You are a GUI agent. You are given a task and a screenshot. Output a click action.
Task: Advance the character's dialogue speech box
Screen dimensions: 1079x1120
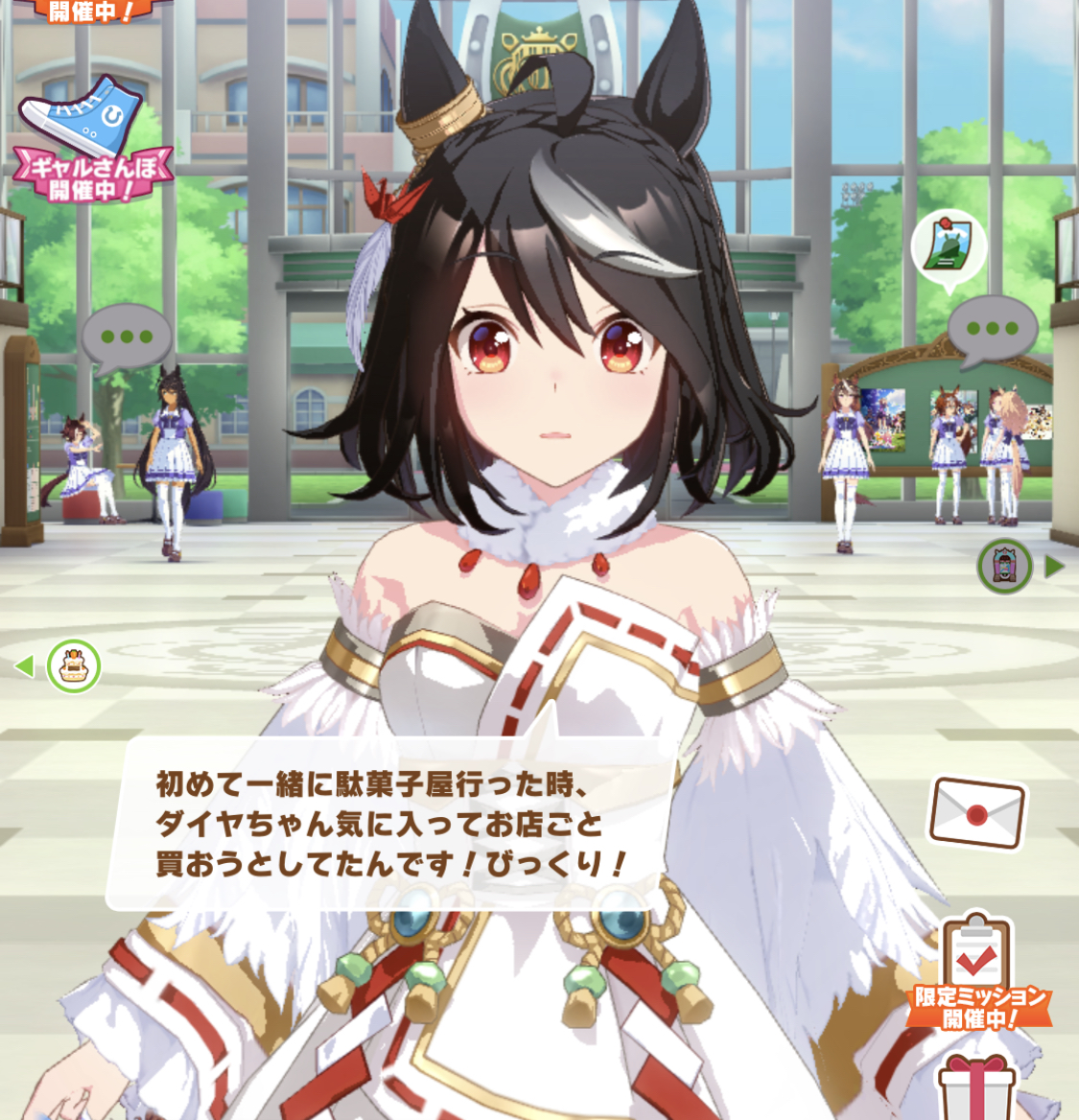click(x=393, y=823)
